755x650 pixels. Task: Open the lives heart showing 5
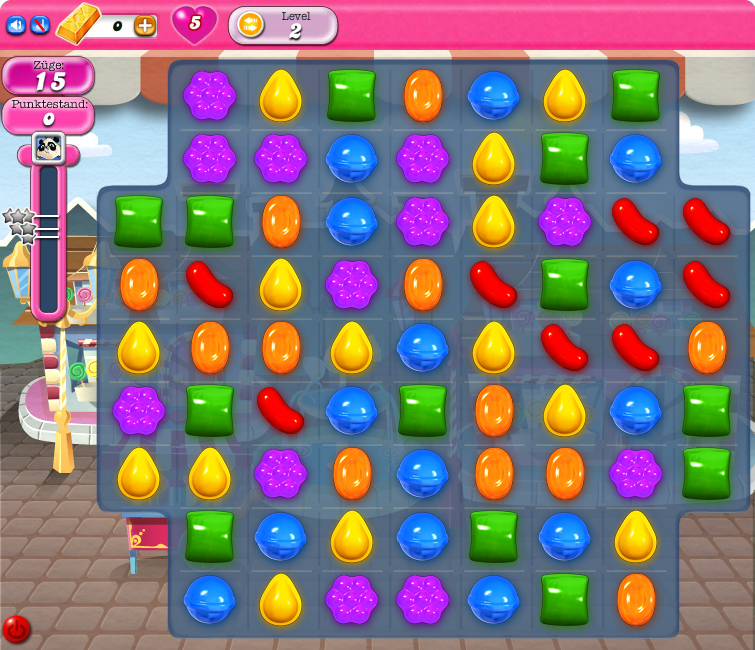(x=194, y=23)
